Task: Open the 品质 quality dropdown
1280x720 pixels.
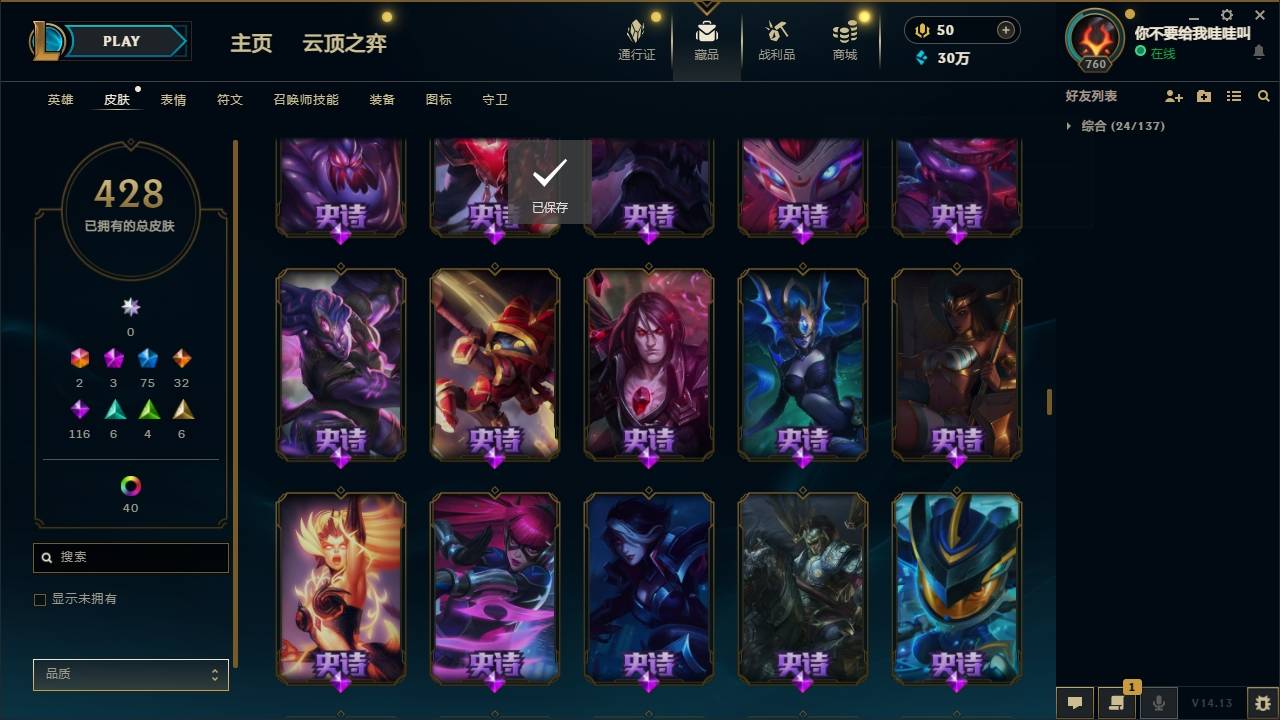Action: coord(130,674)
